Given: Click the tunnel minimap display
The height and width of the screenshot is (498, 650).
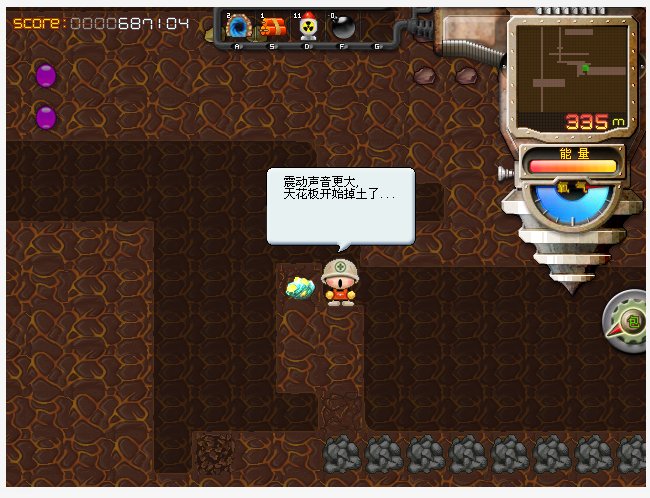Looking at the screenshot, I should (x=571, y=68).
